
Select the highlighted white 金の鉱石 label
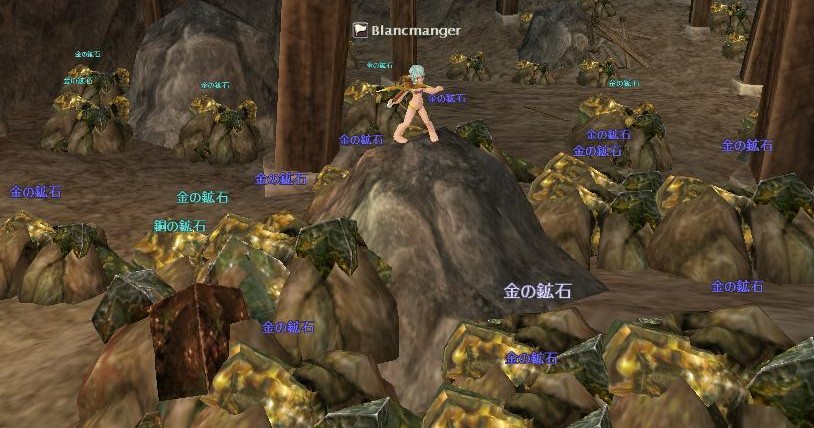(x=537, y=292)
